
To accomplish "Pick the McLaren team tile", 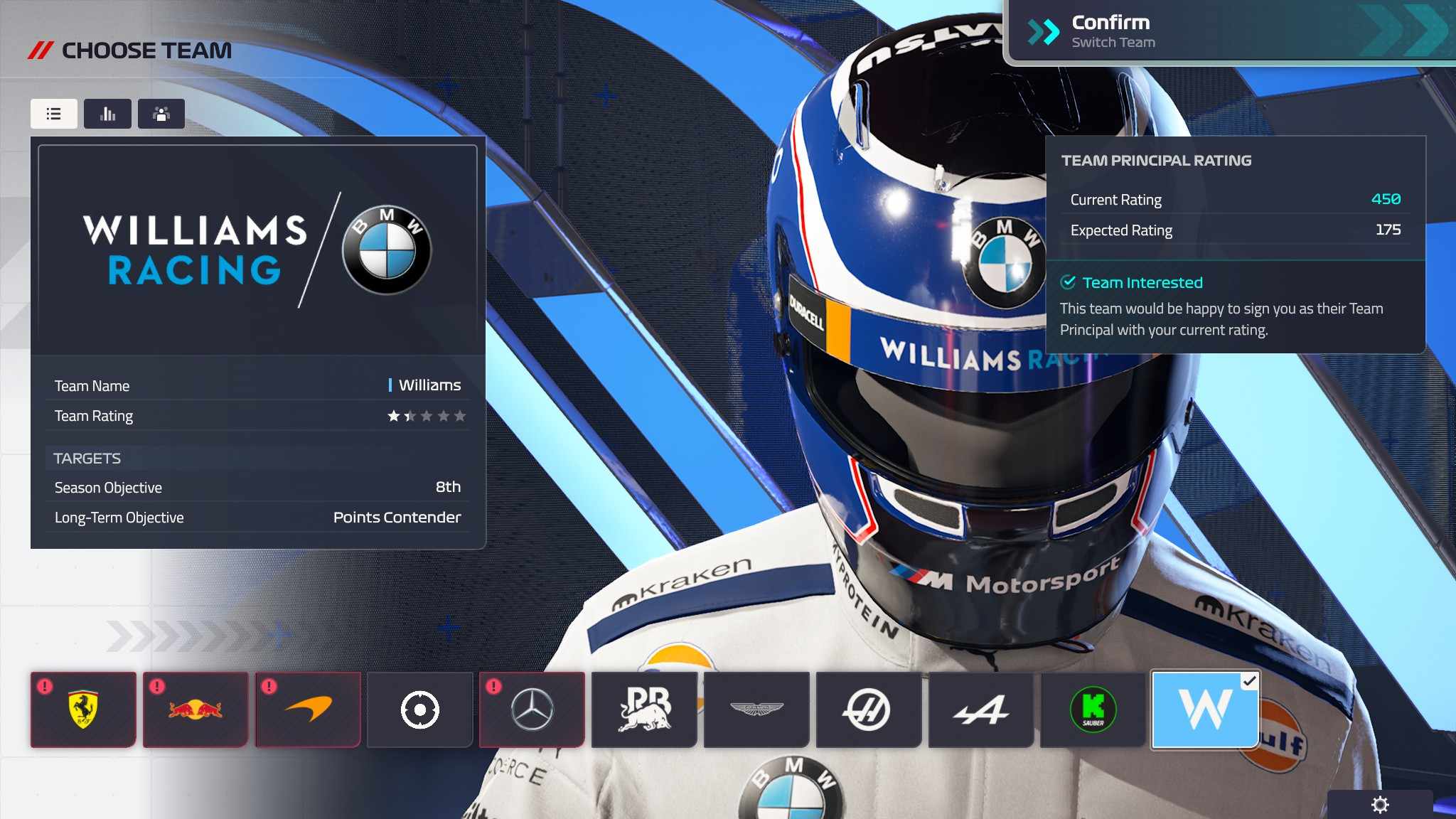I will 308,710.
